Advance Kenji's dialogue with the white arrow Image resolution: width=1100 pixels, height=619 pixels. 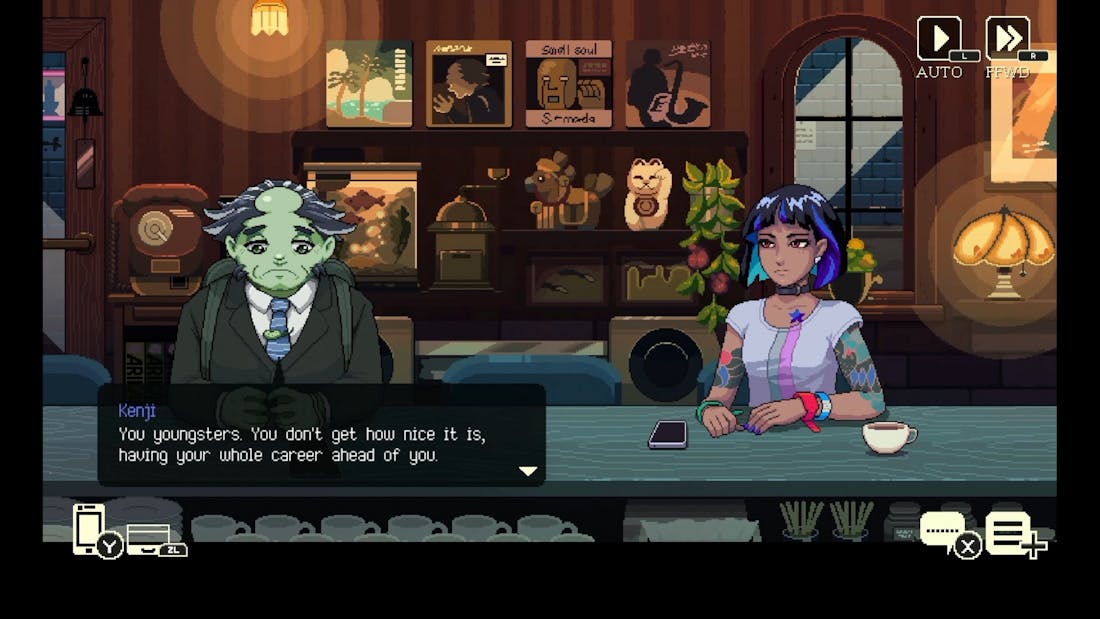coord(528,470)
